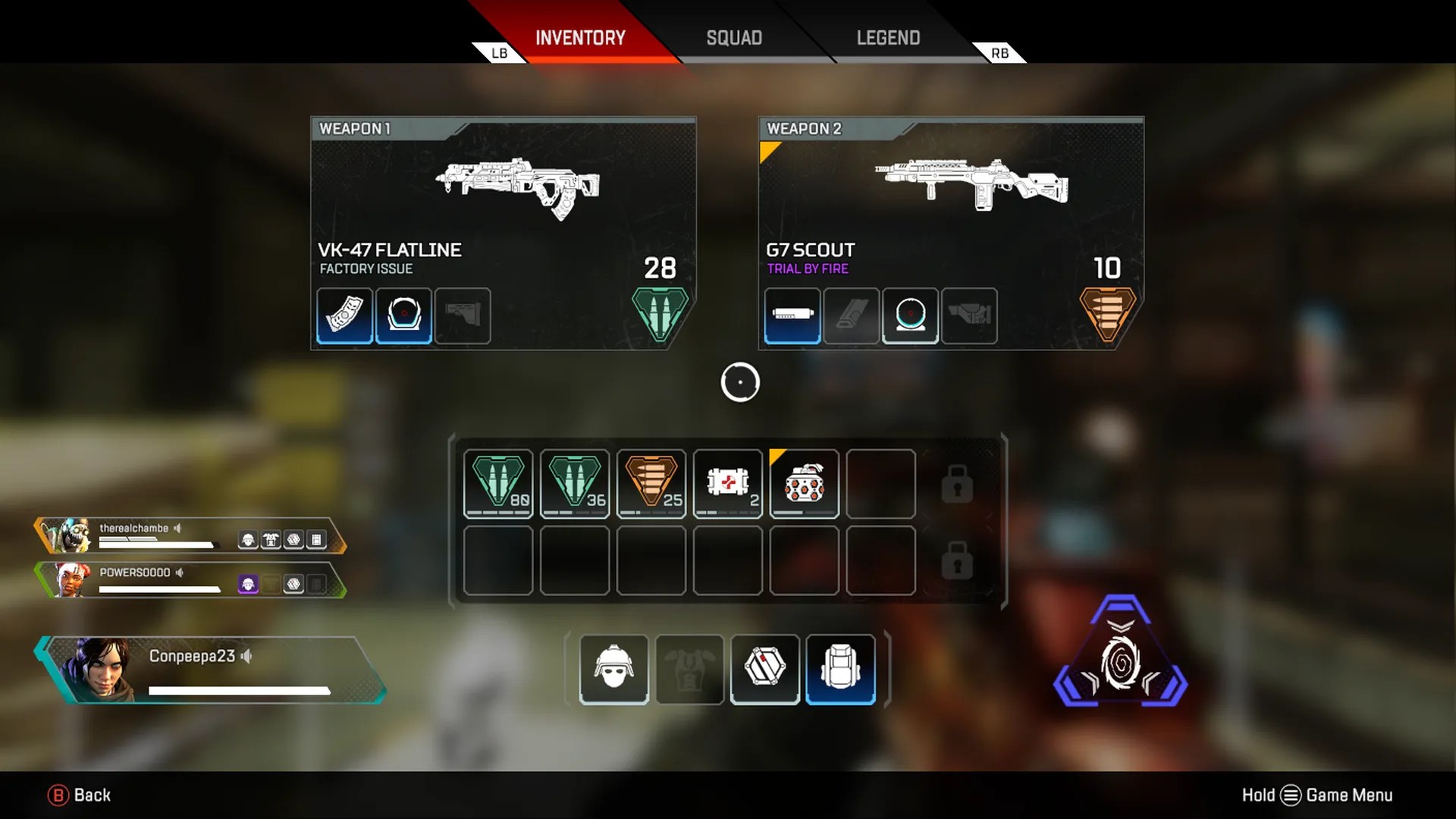Click the G7 Scout's optic attachment
Screen dimensions: 1456x819
tap(910, 316)
